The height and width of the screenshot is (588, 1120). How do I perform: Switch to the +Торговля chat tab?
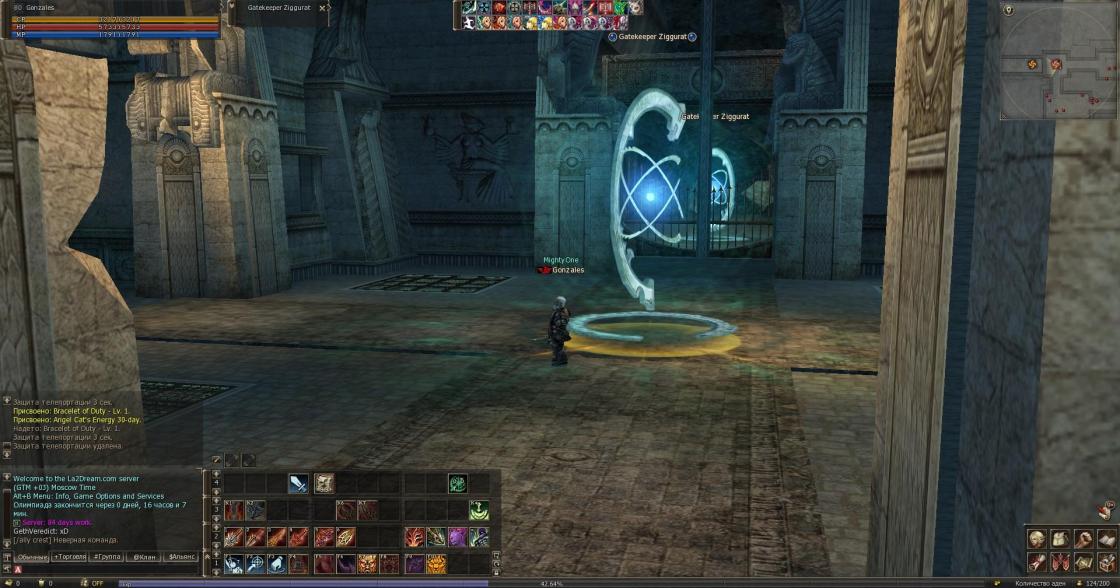[69, 556]
